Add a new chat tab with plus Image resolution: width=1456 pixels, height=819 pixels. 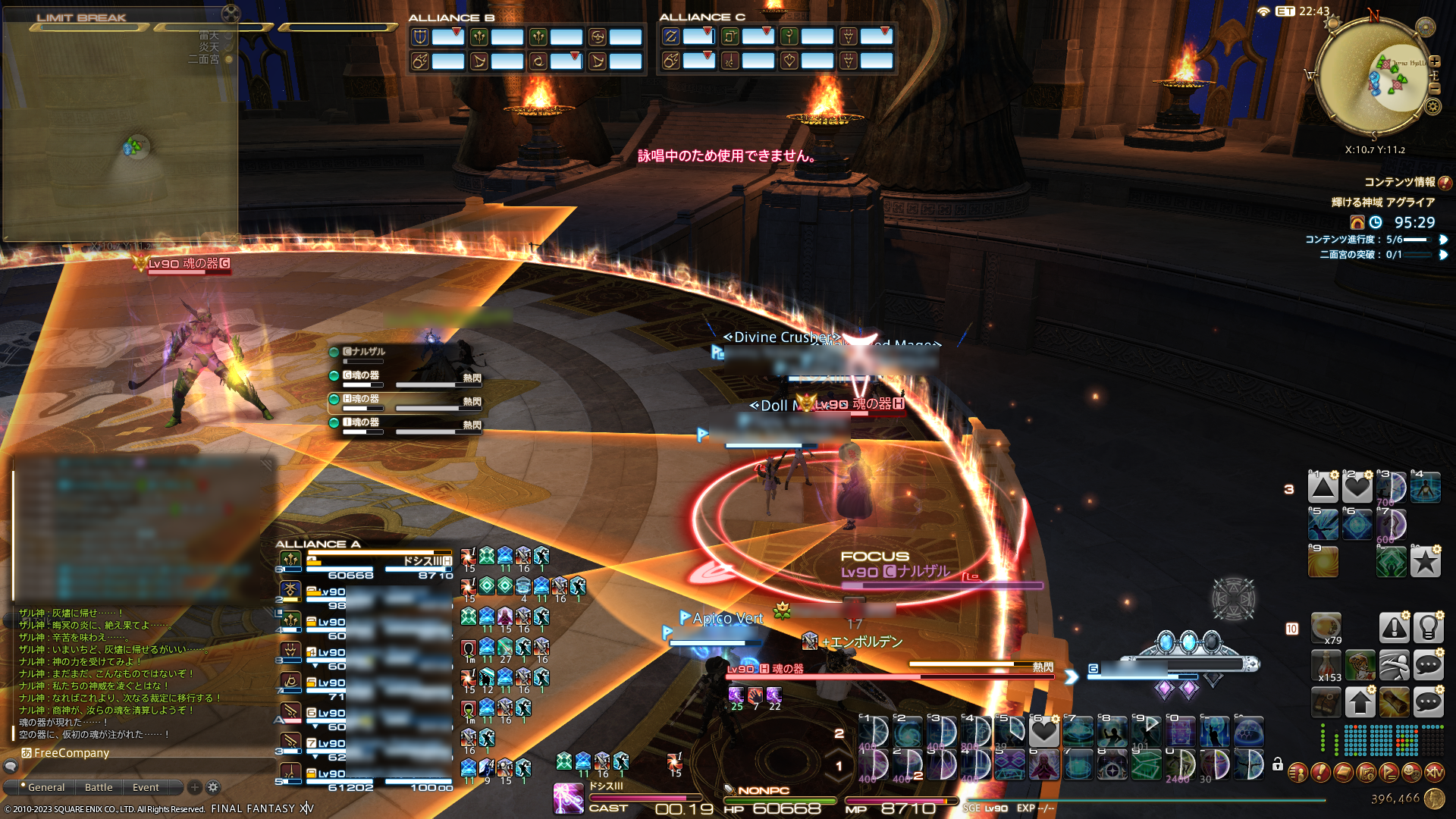[194, 787]
